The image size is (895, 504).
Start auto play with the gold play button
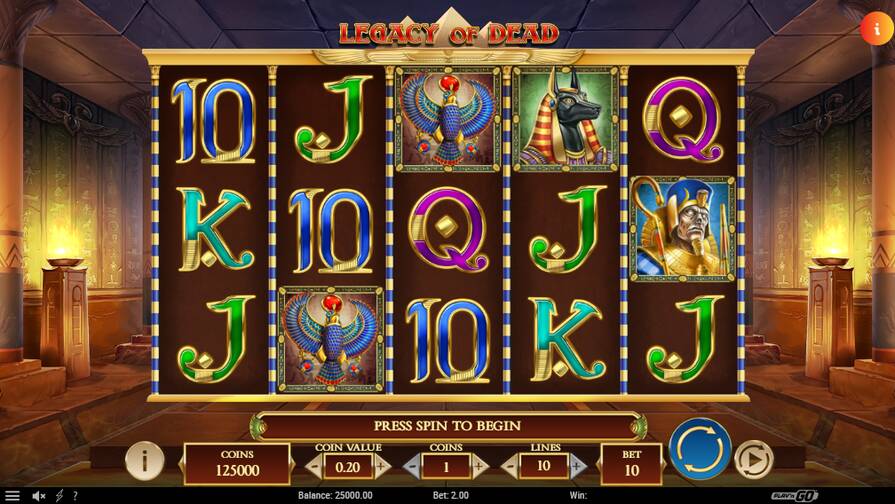point(753,459)
